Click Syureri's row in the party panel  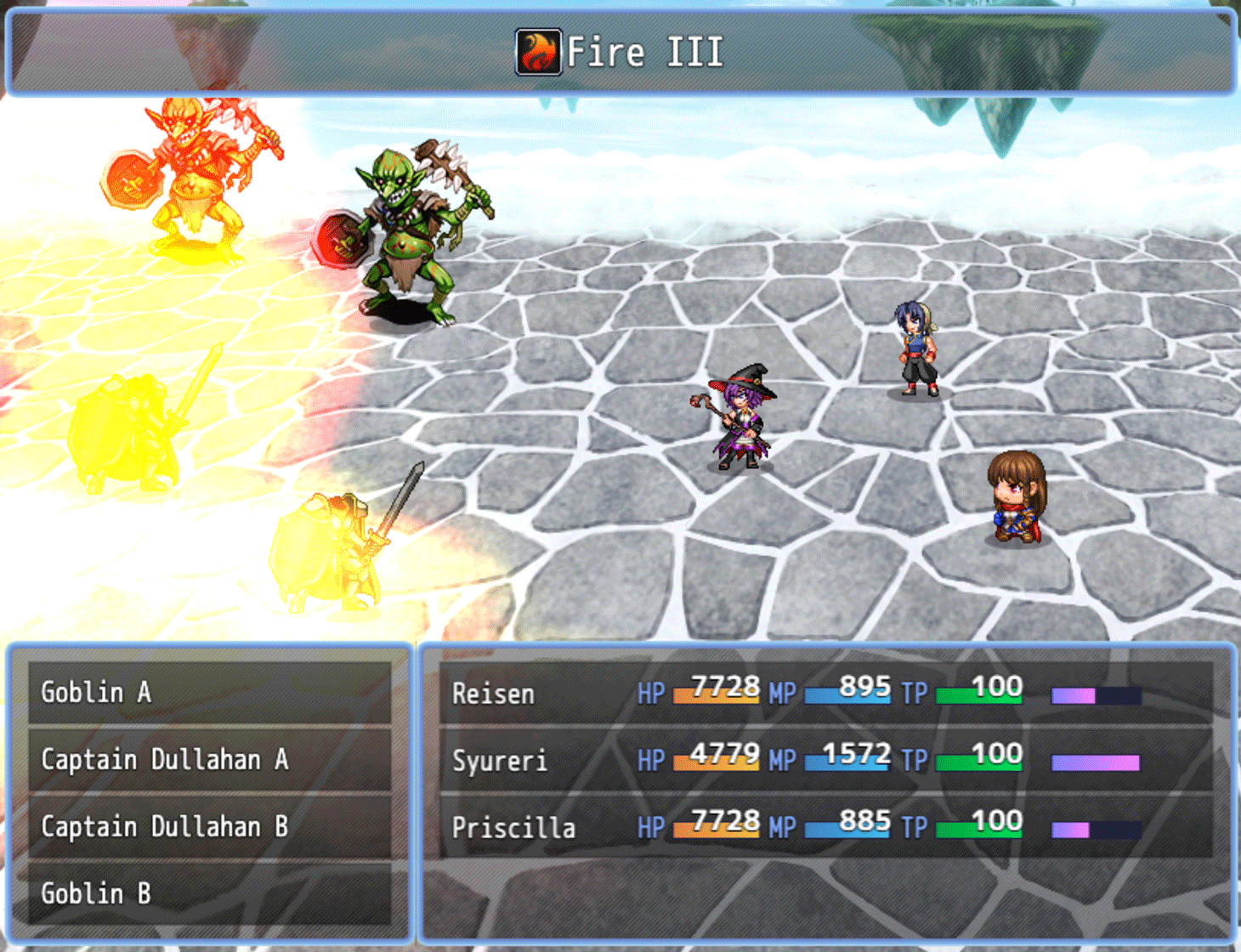pyautogui.click(x=501, y=762)
